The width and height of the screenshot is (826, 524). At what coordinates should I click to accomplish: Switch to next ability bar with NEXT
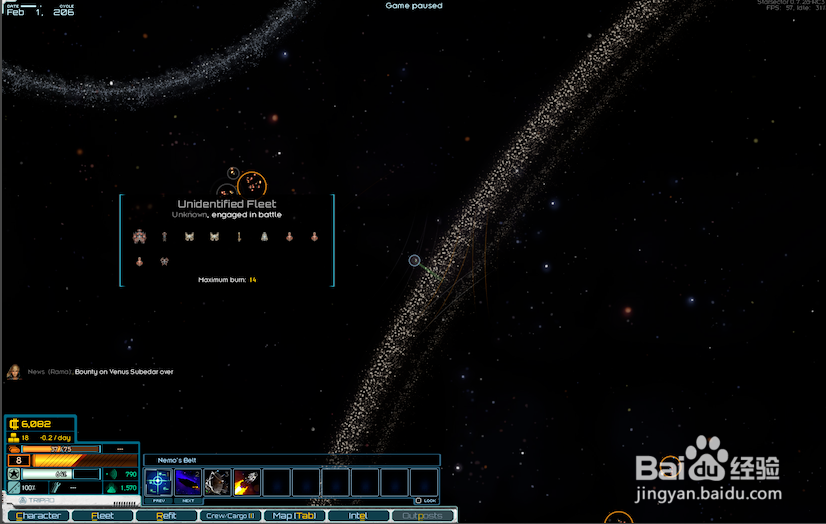click(x=188, y=500)
